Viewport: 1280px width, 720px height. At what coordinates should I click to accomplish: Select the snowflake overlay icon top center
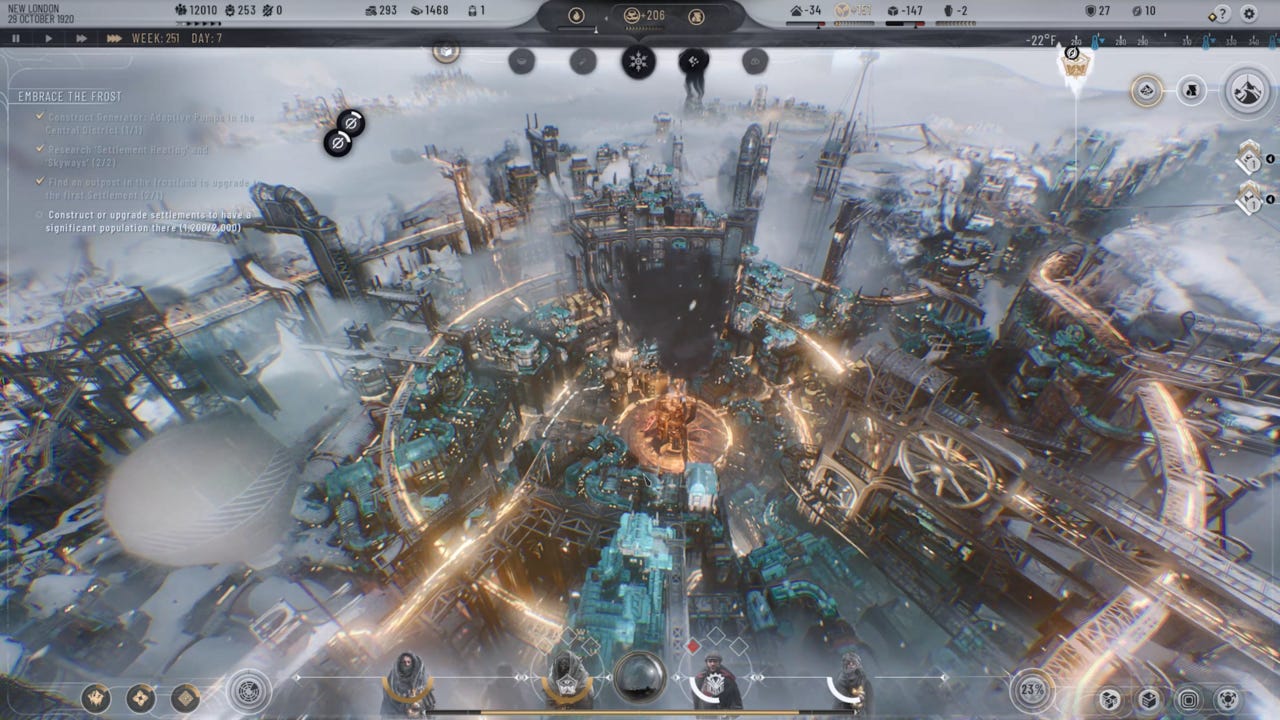pos(638,60)
